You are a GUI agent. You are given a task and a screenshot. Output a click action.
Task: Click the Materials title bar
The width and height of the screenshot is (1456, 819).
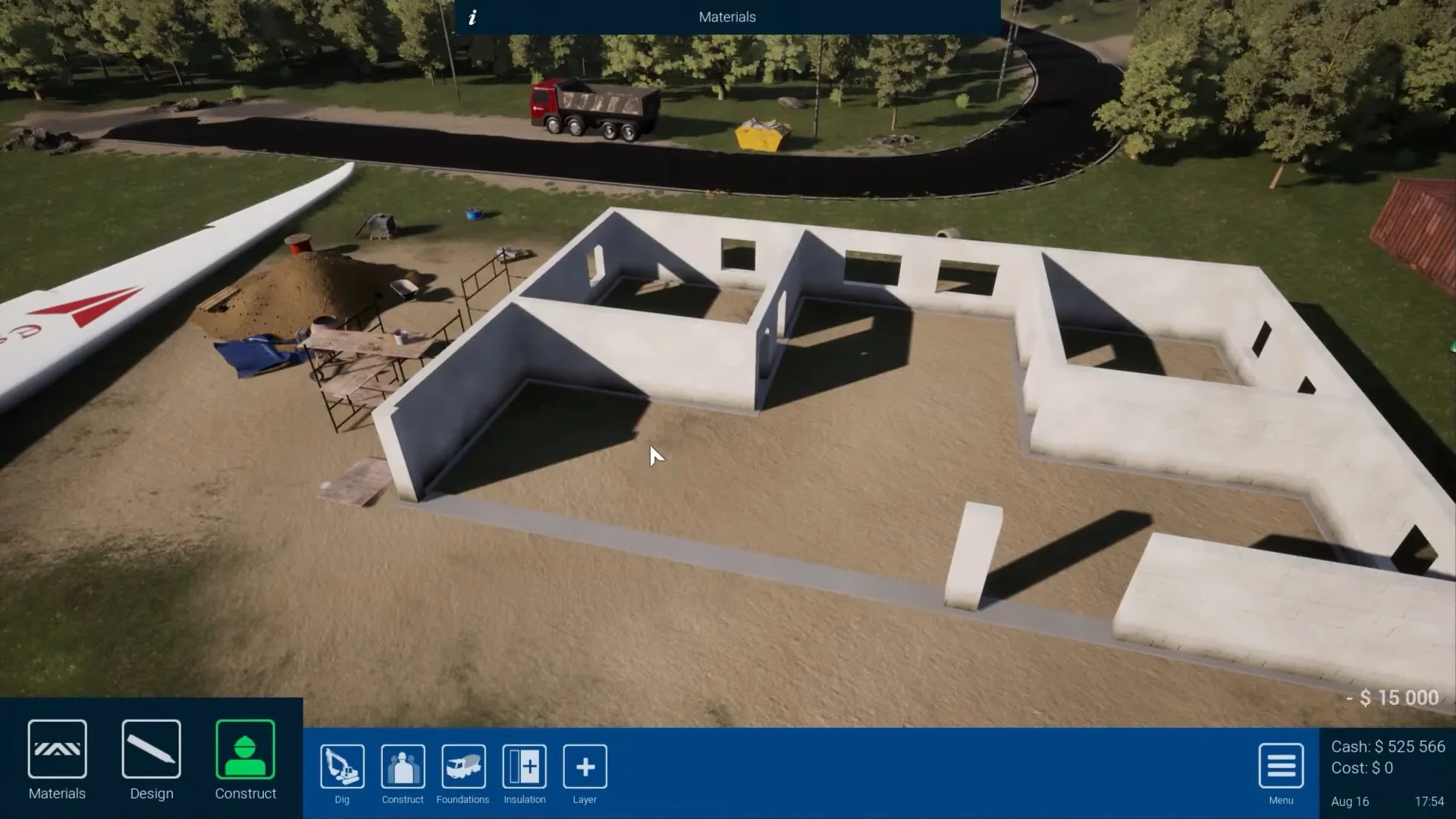[x=726, y=16]
